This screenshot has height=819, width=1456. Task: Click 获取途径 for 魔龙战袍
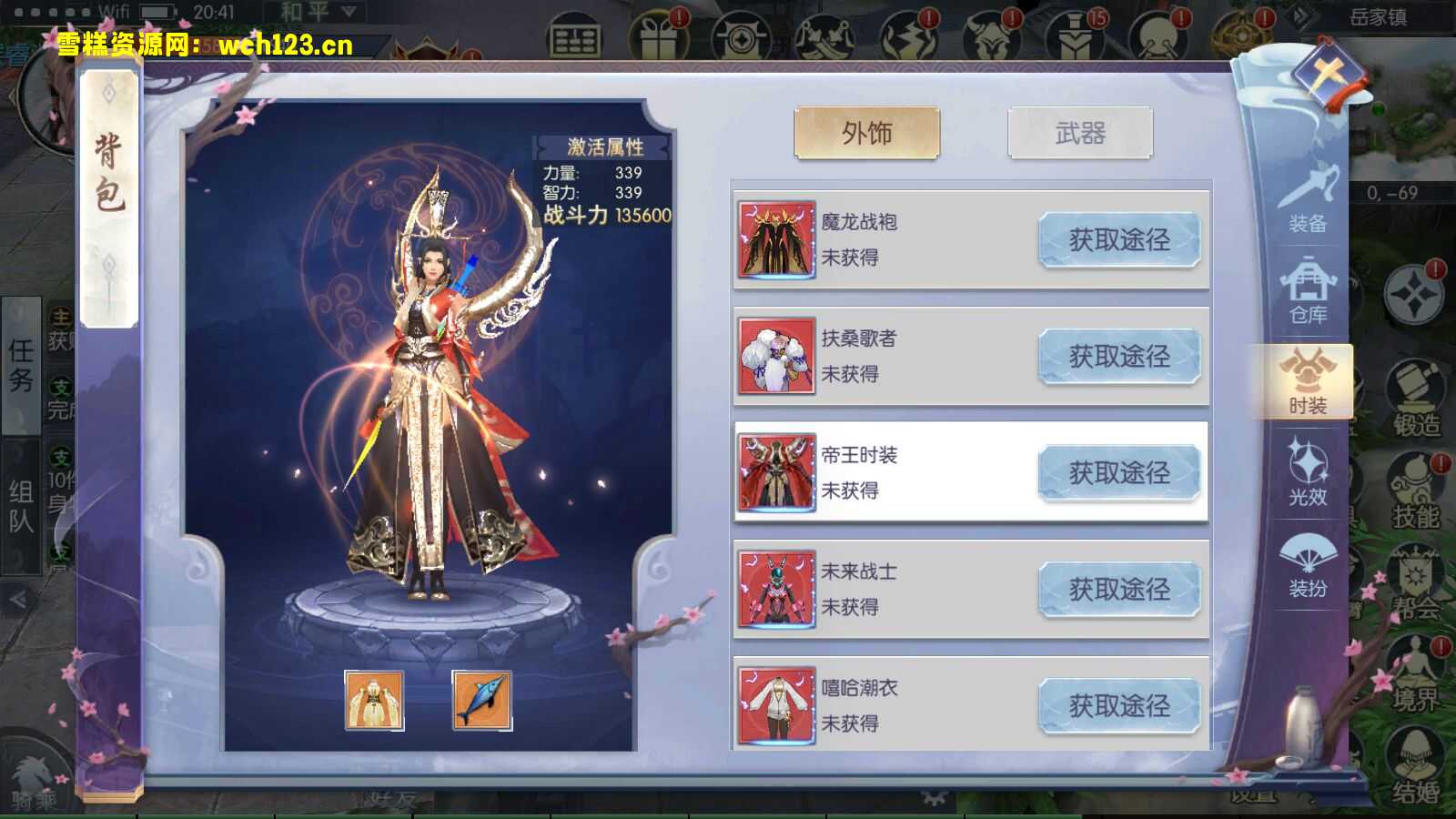point(1119,240)
